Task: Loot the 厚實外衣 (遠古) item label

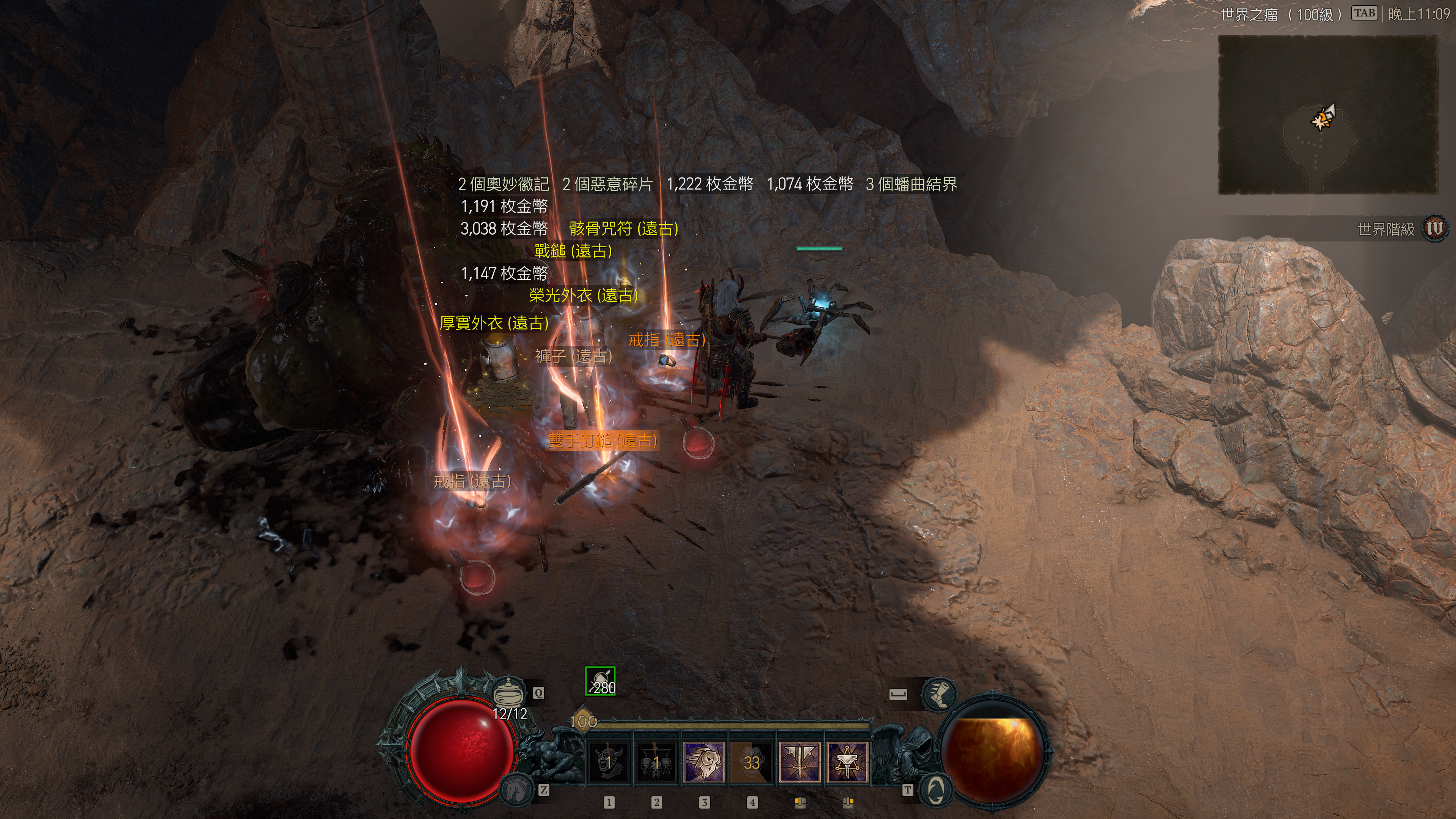Action: 494,323
